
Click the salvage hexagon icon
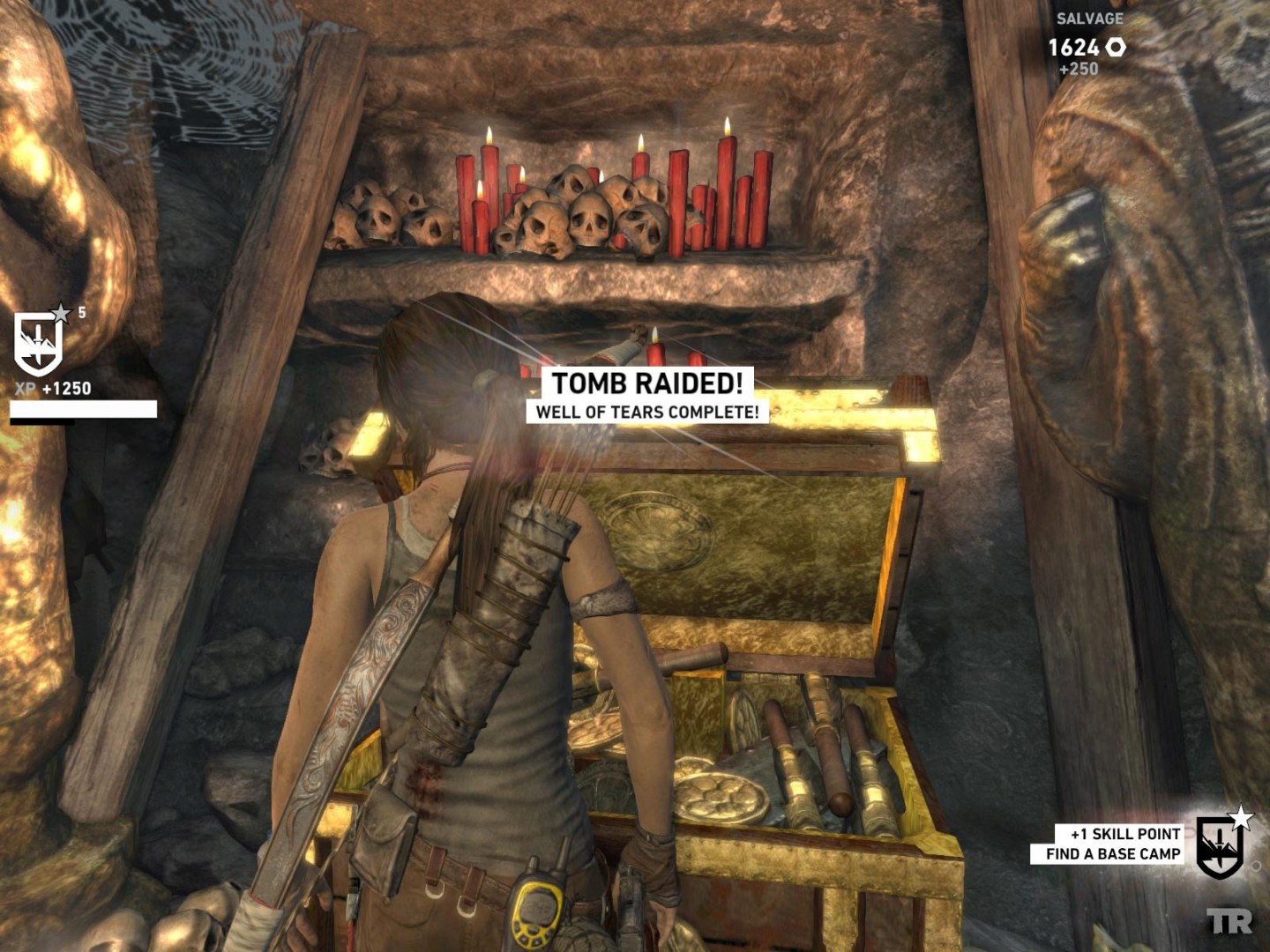(x=1116, y=48)
